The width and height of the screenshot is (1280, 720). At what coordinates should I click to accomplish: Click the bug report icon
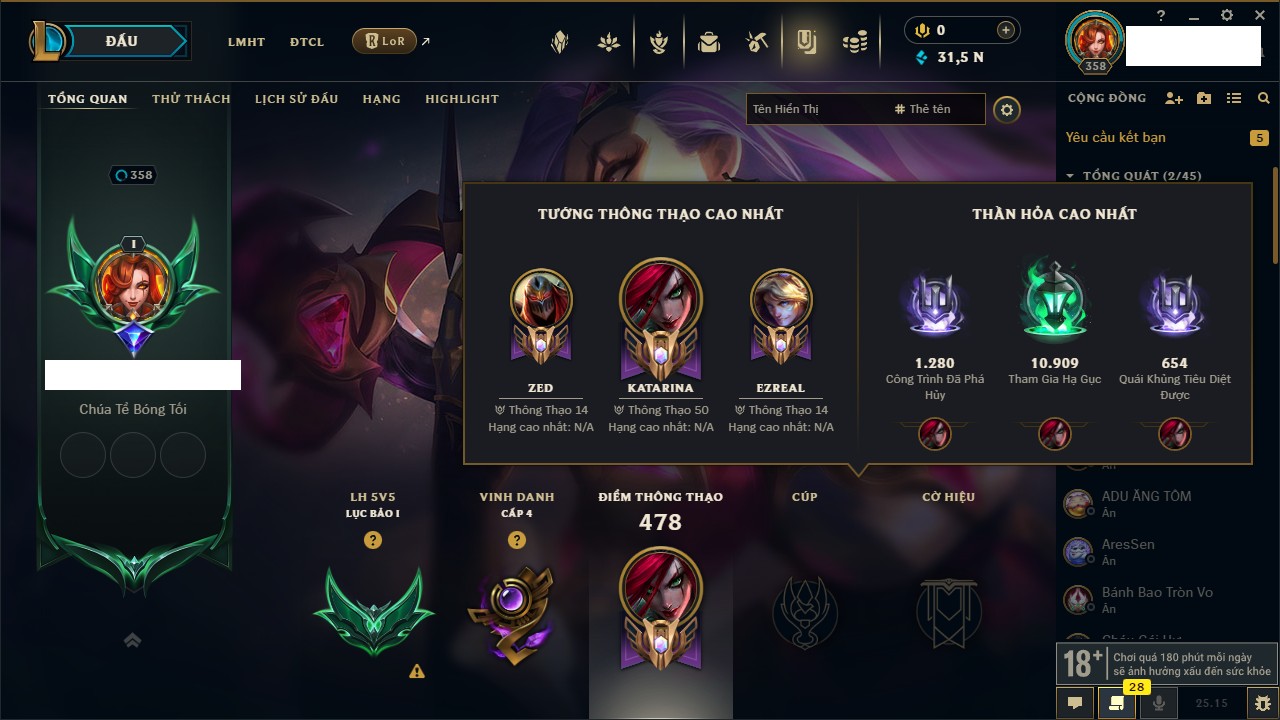point(1262,703)
